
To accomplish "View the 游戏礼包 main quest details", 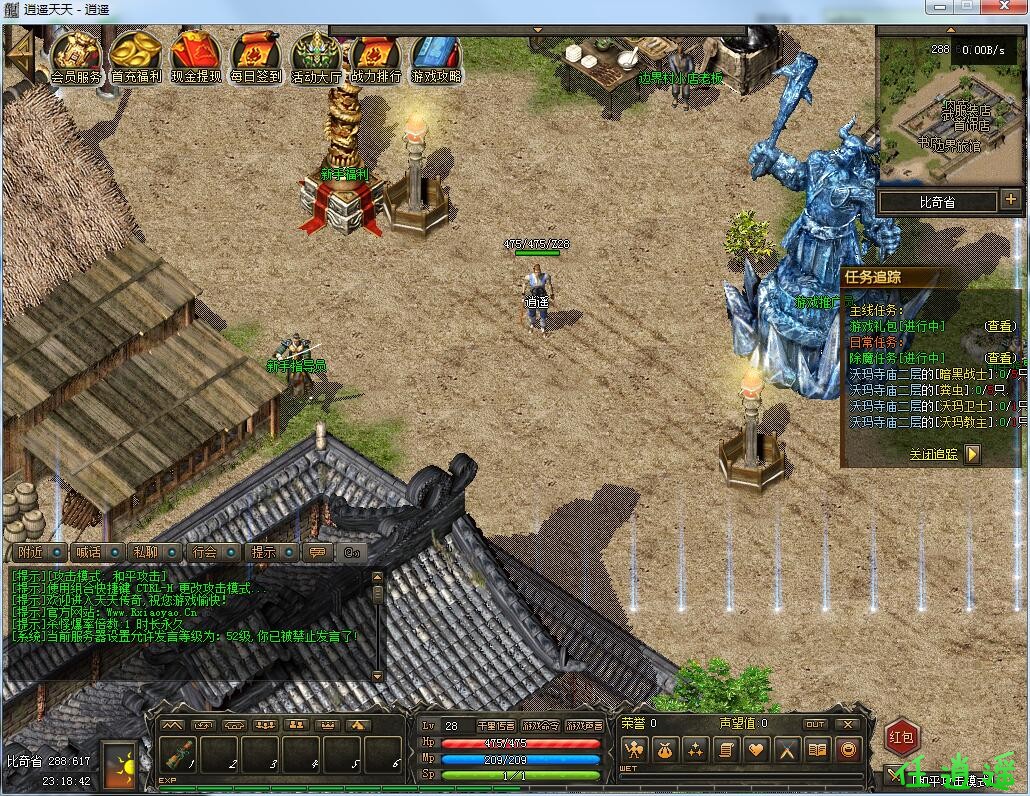I will [x=999, y=326].
